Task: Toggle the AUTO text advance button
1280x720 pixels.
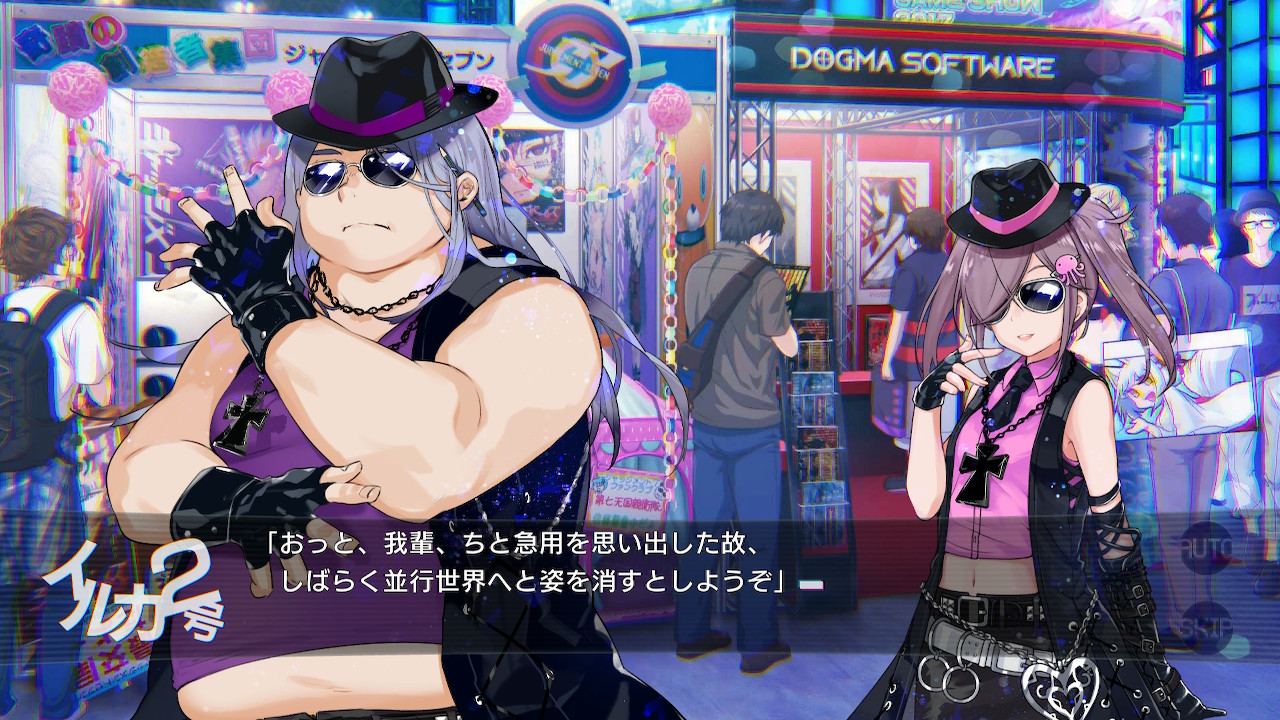Action: click(1207, 548)
